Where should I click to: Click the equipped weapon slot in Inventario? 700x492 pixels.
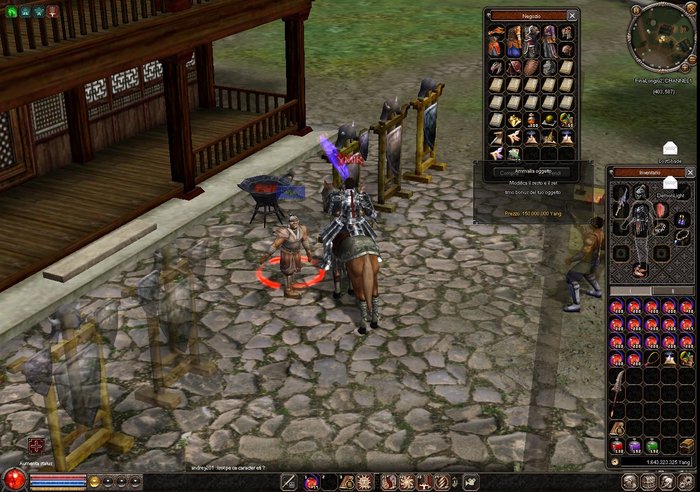coord(621,205)
